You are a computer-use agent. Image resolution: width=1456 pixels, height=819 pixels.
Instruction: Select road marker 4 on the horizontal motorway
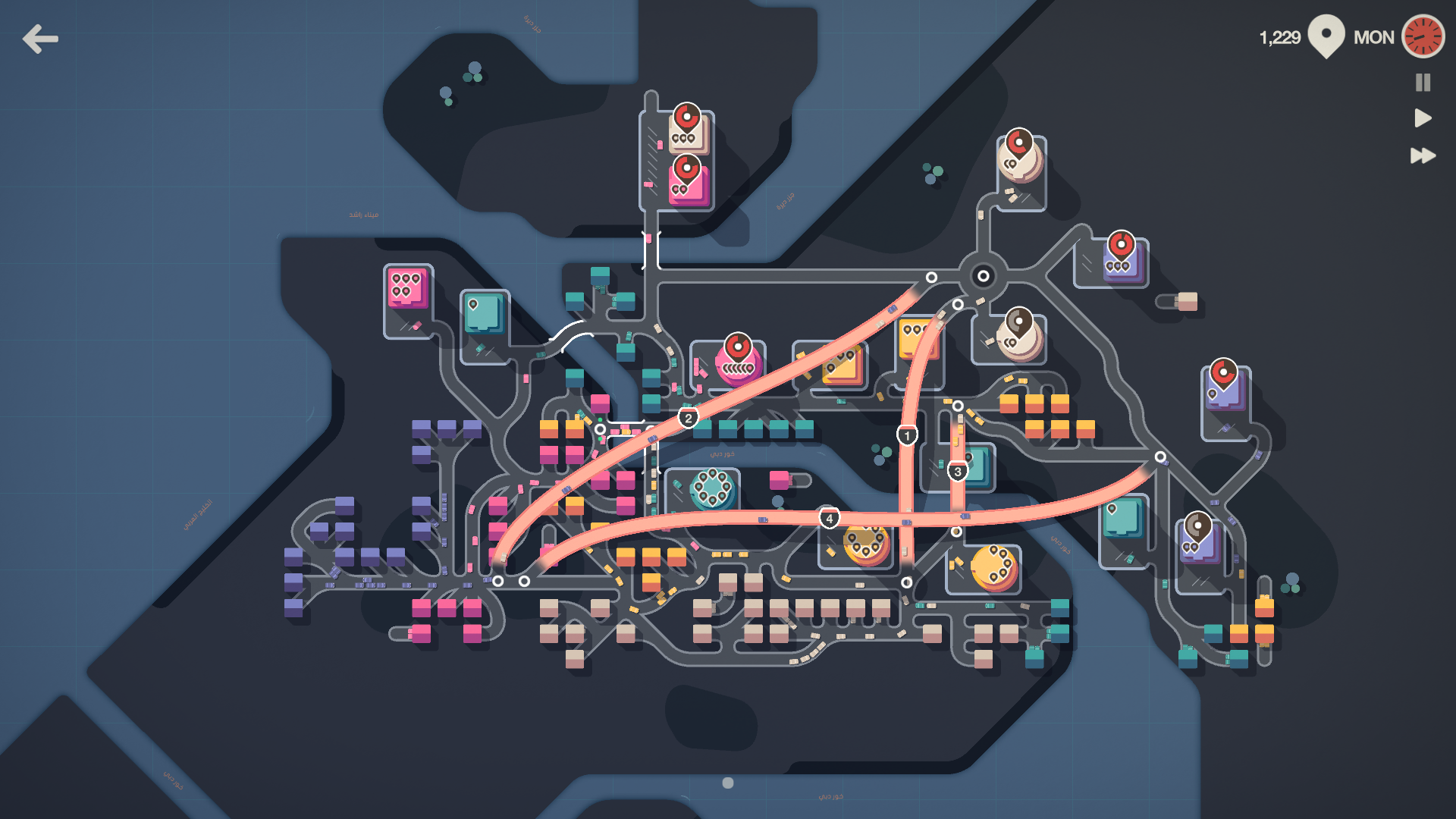click(x=830, y=516)
